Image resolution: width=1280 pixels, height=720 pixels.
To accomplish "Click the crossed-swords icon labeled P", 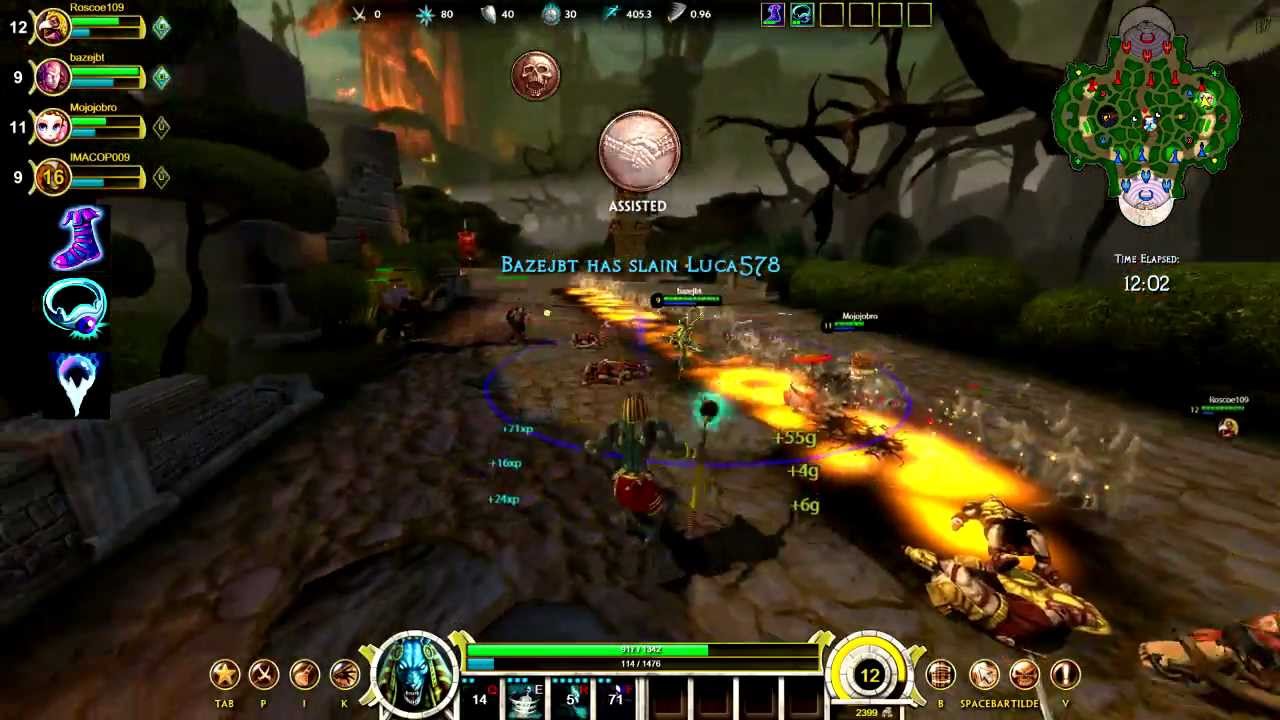I will (264, 675).
